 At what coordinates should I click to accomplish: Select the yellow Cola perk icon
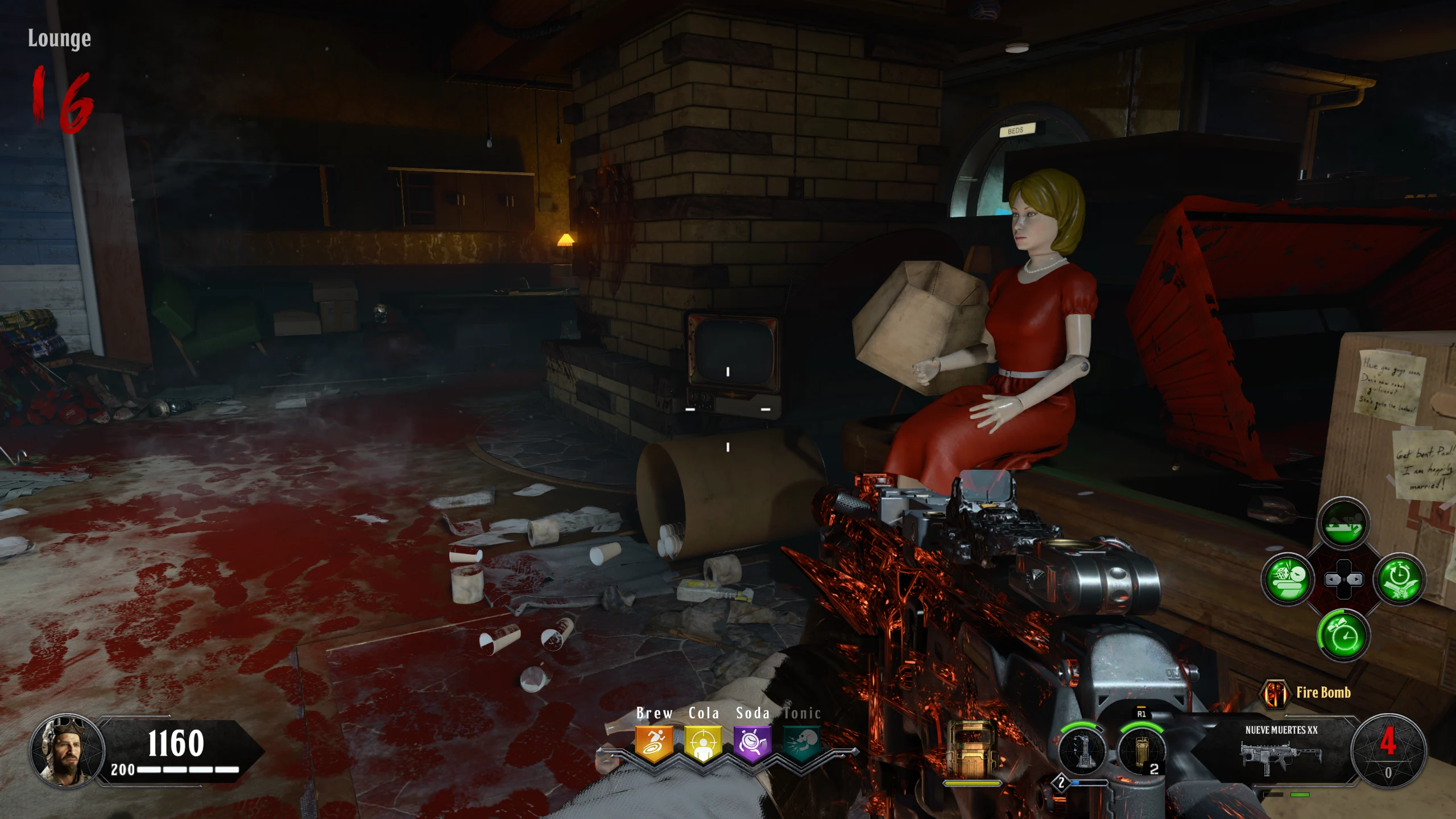(703, 743)
